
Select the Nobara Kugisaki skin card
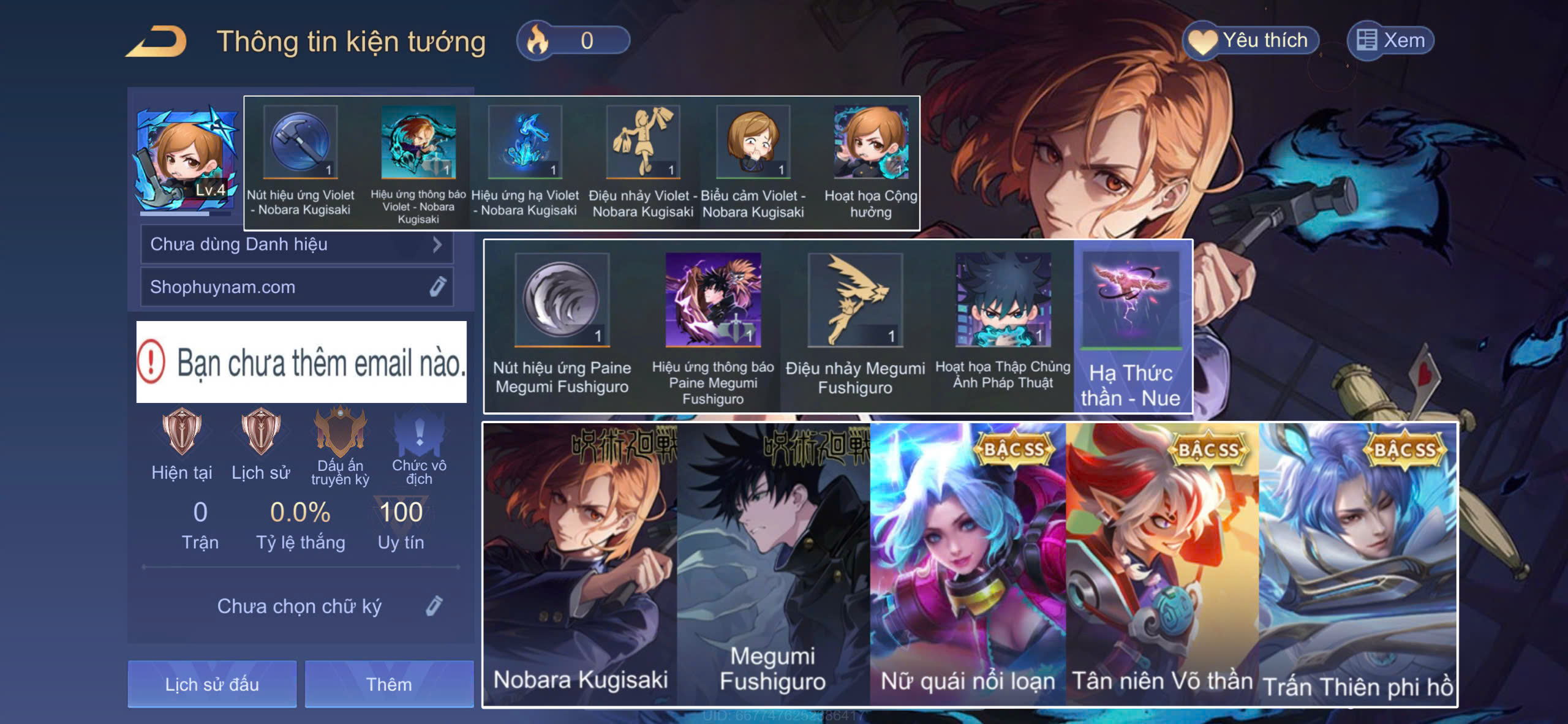(x=580, y=564)
